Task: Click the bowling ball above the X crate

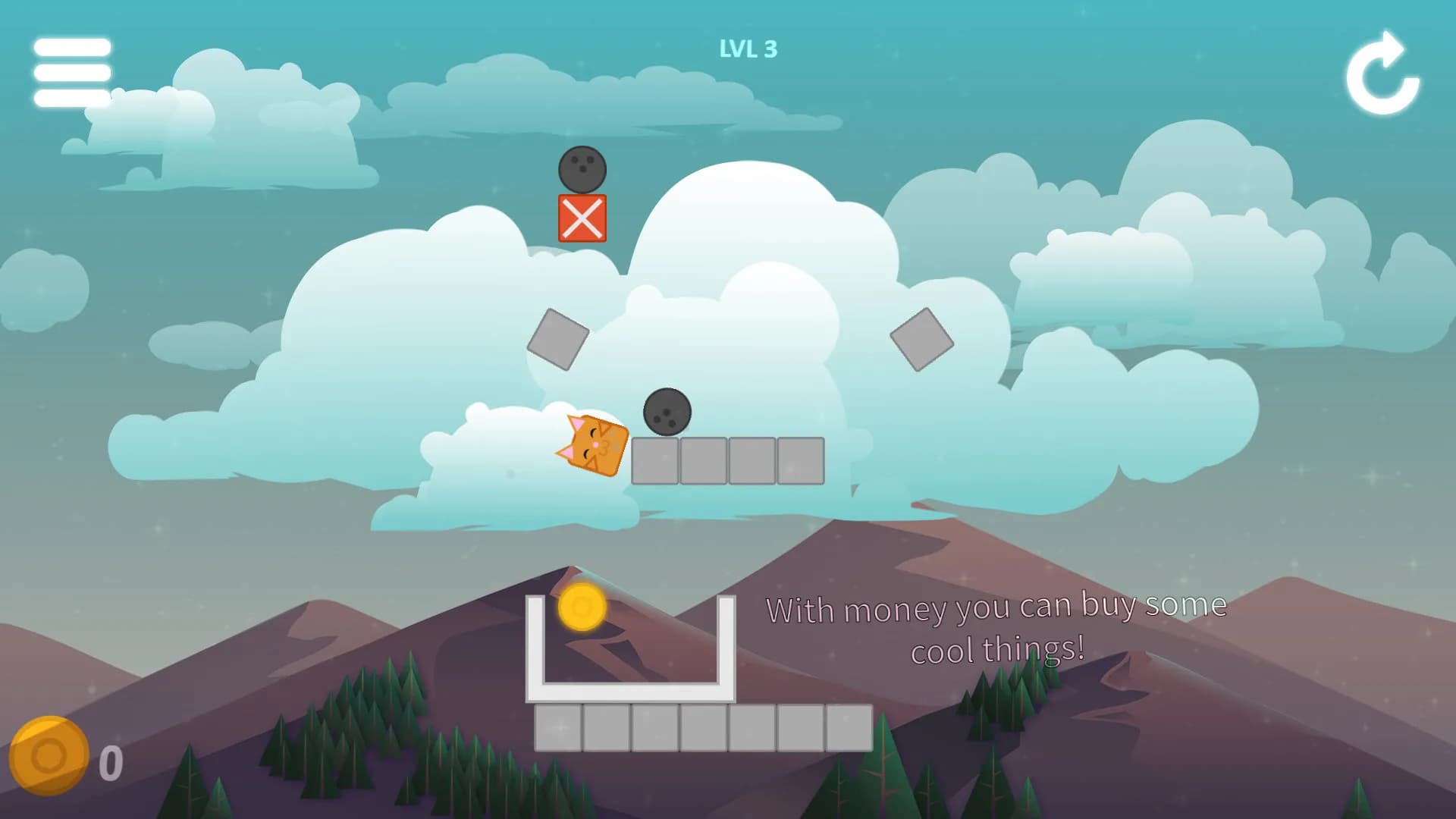Action: click(582, 168)
